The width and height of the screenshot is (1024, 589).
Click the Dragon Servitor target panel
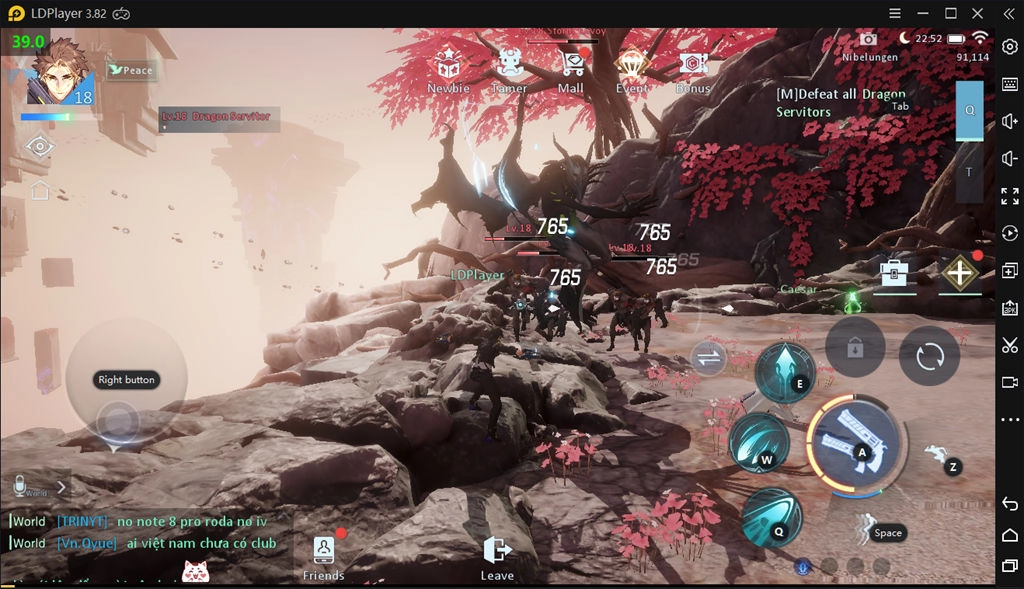218,119
